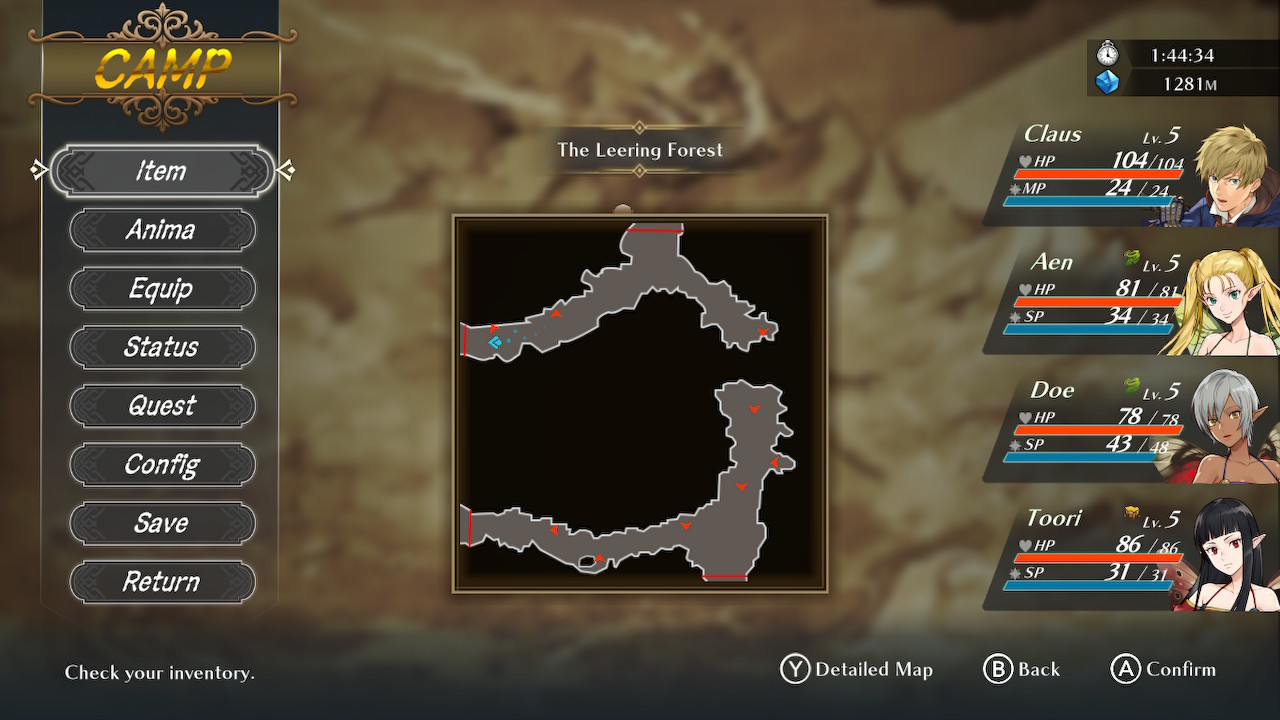Choose the Status menu option
Image resolution: width=1280 pixels, height=720 pixels.
(162, 347)
